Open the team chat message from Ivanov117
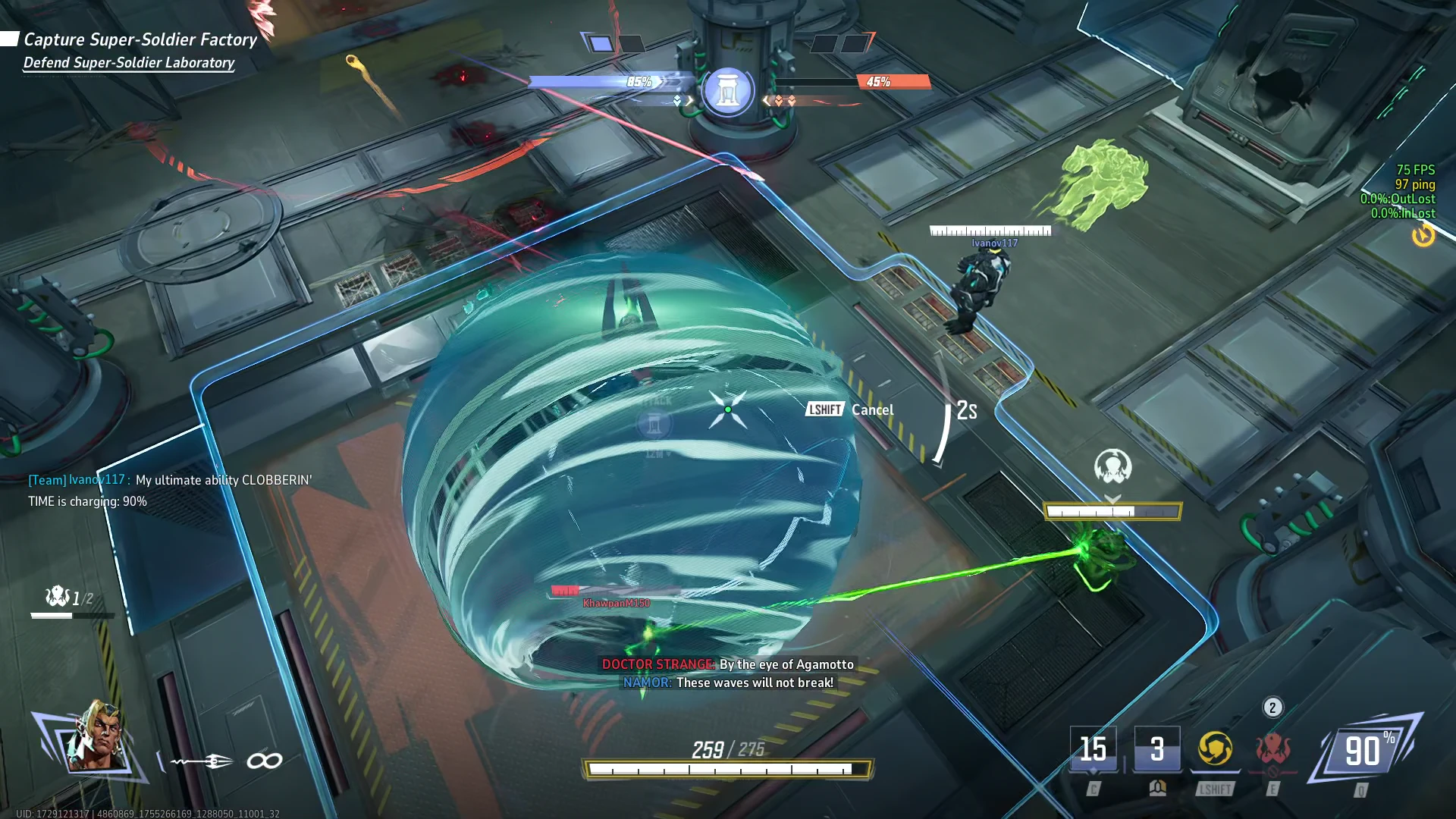This screenshot has width=1456, height=819. coord(170,490)
